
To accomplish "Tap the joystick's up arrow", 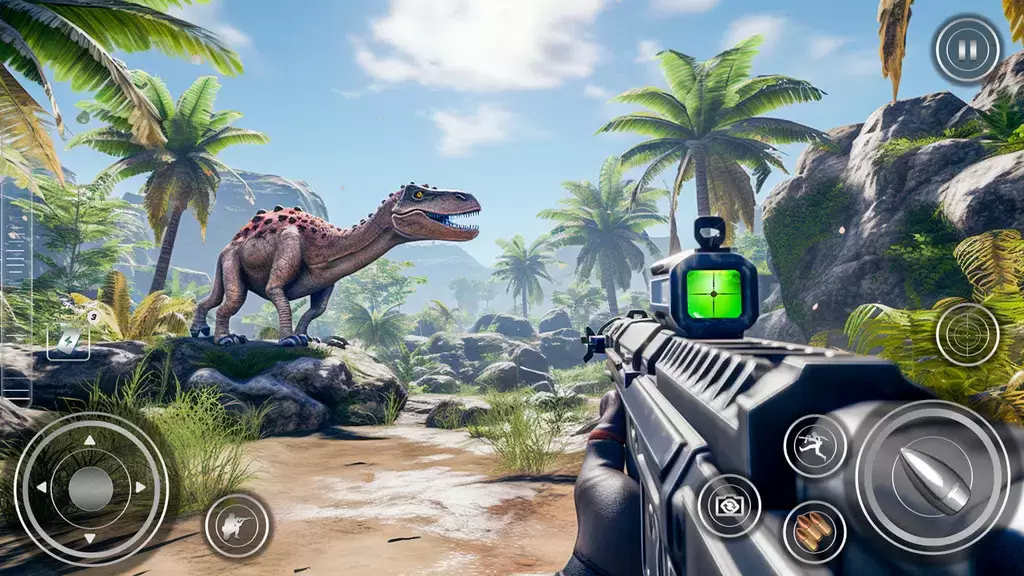I will pos(91,440).
